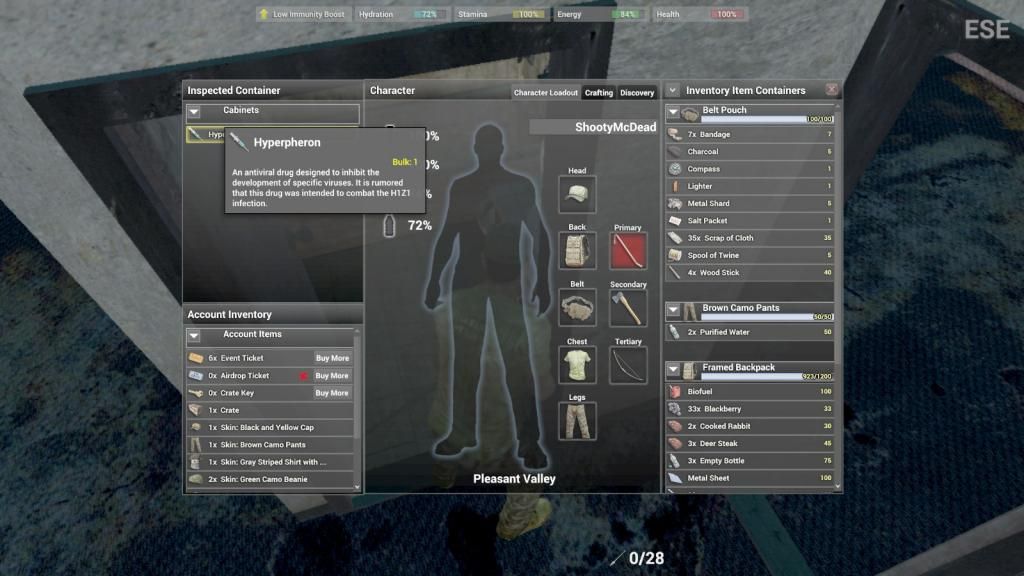
Task: Collapse the Cabinets container list
Action: (x=194, y=112)
